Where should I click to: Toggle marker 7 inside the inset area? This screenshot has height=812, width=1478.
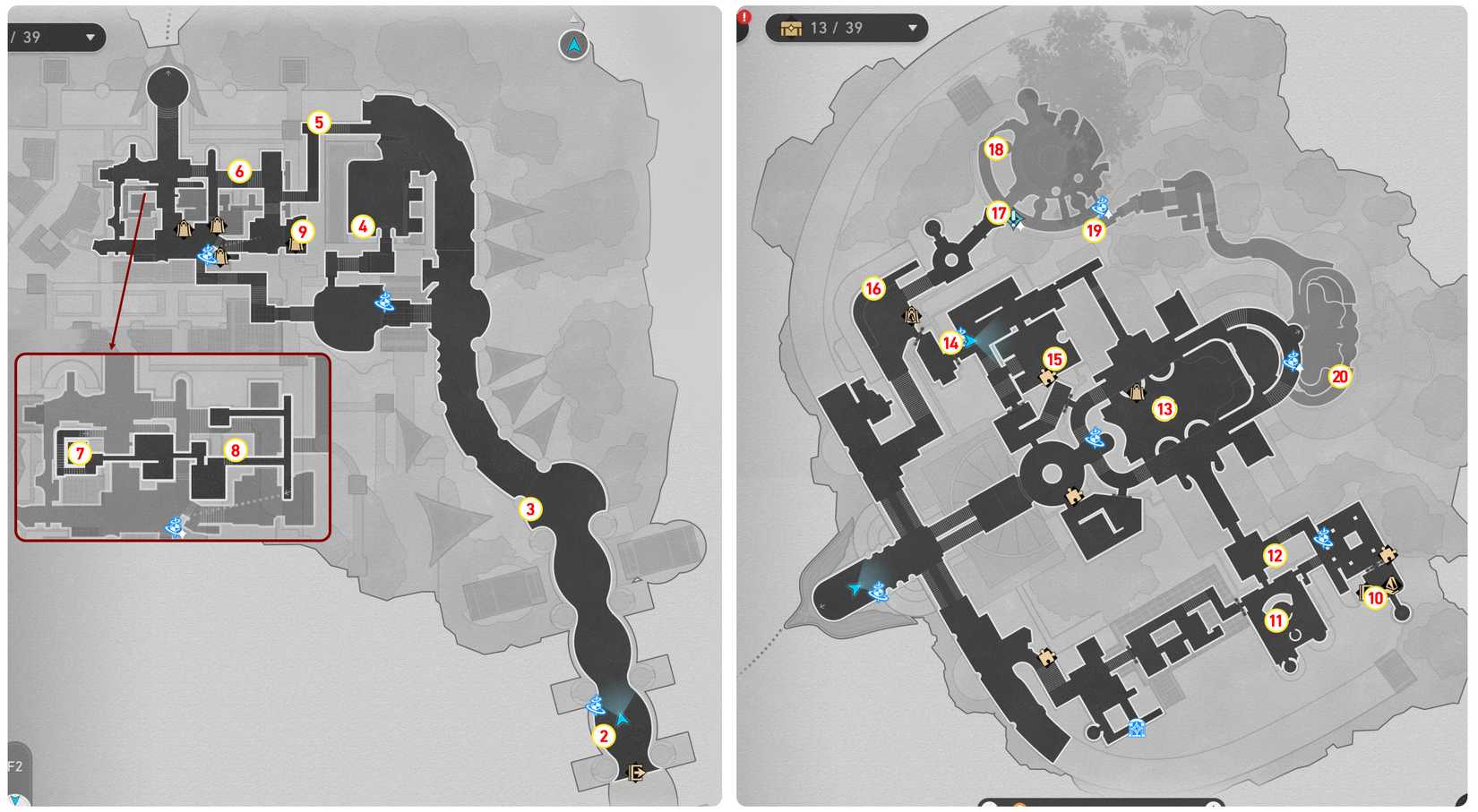point(79,454)
